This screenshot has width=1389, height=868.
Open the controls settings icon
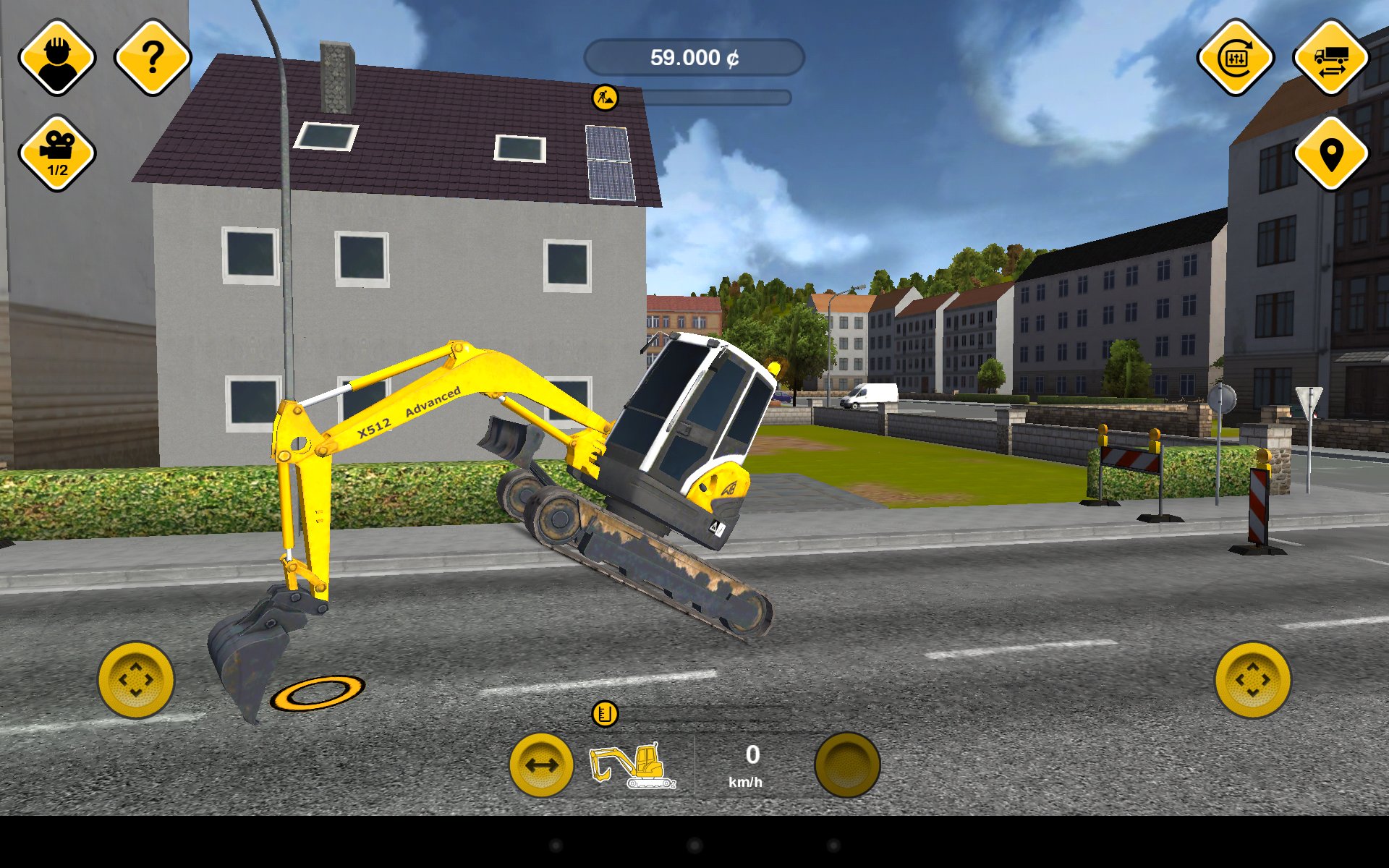tap(1236, 58)
